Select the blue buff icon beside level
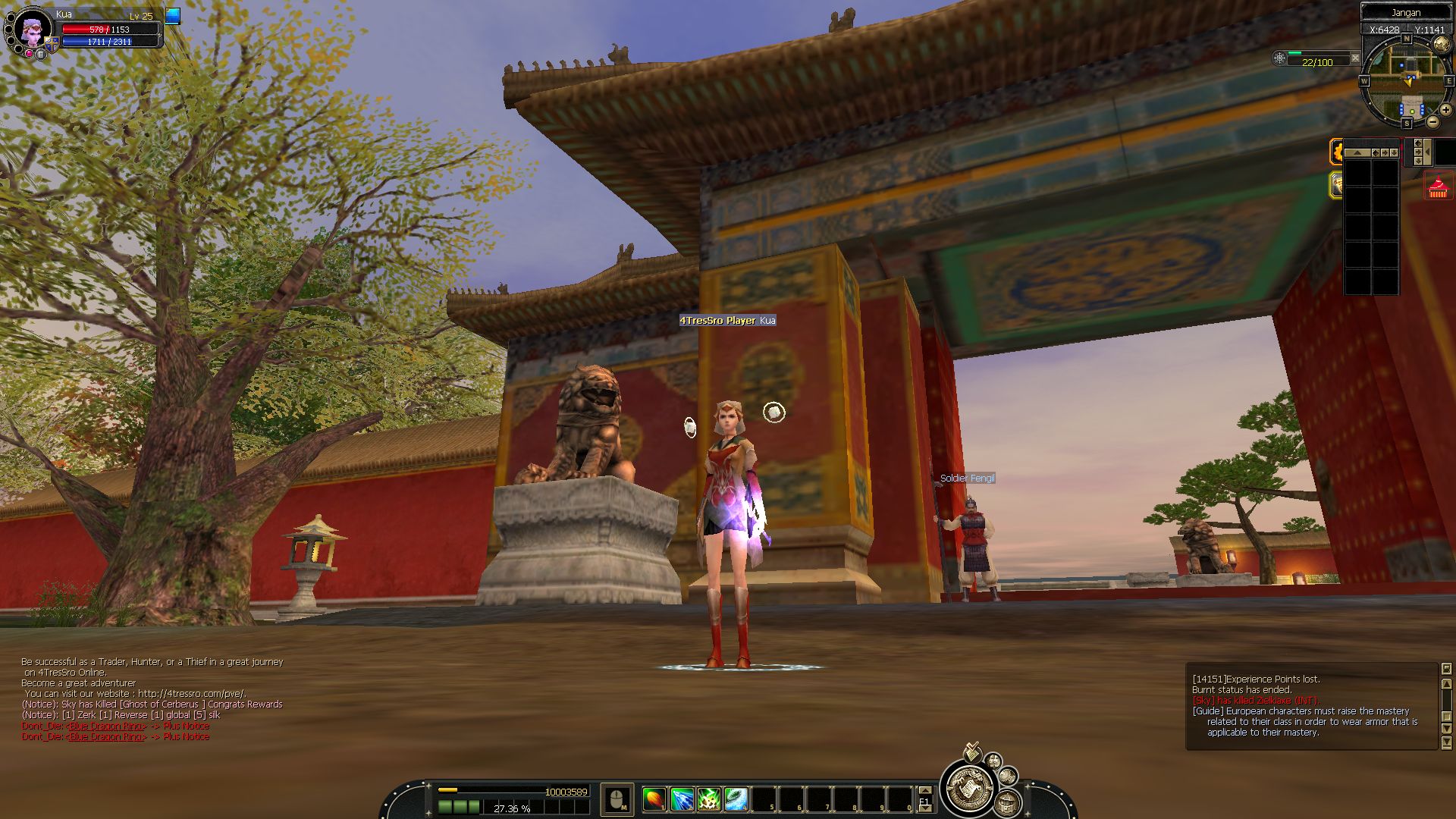1456x819 pixels. pos(173,16)
